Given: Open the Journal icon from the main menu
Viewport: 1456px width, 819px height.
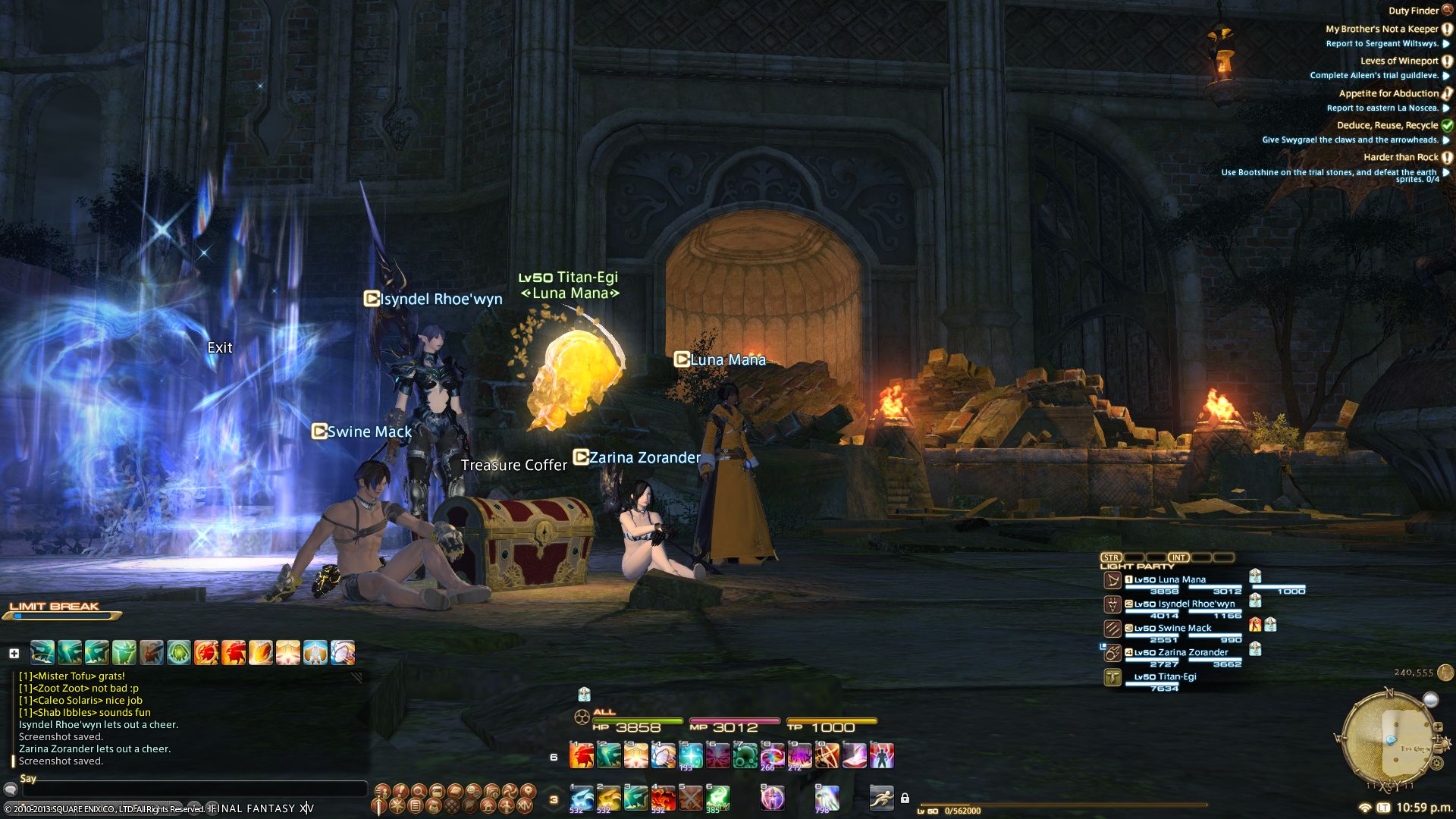Looking at the screenshot, I should [416, 805].
